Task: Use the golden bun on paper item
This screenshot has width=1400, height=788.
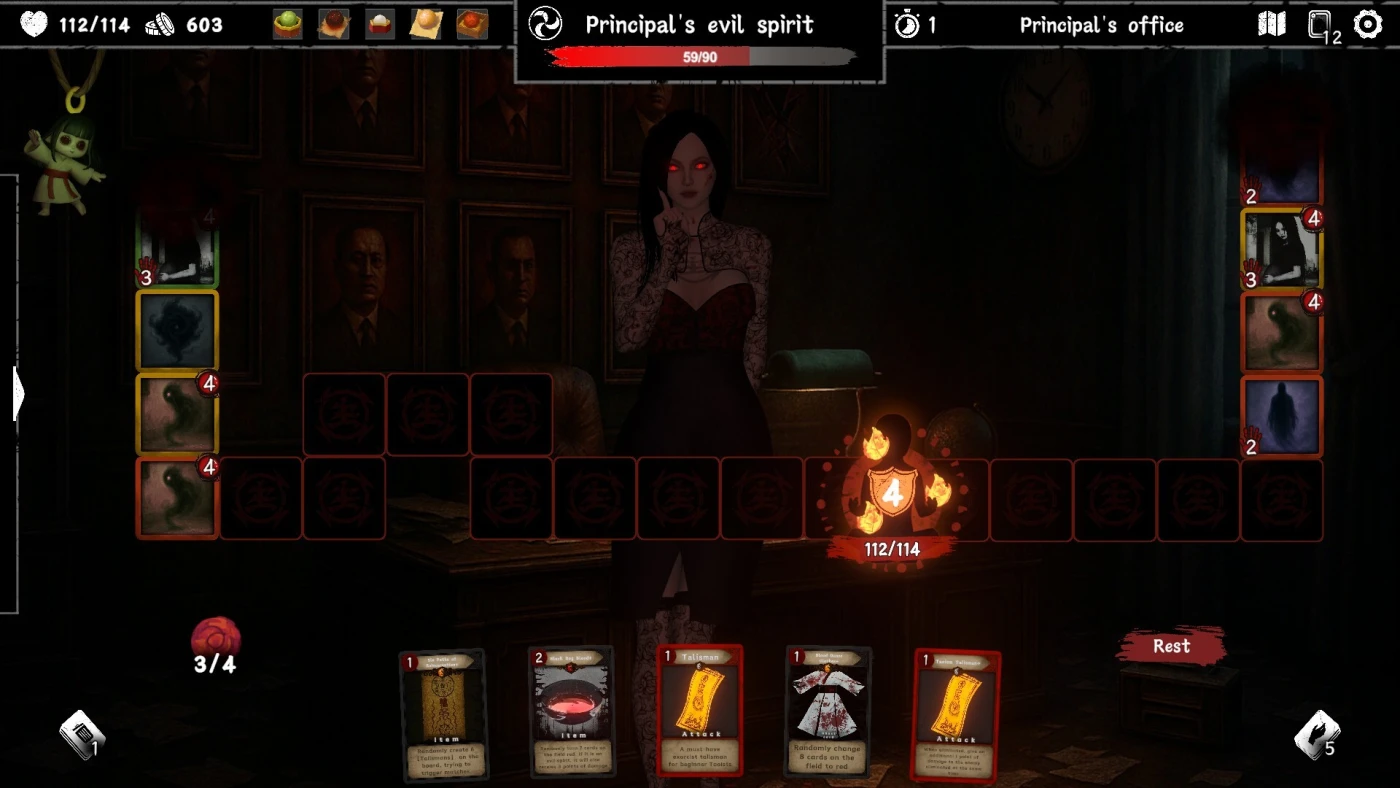Action: tap(426, 24)
